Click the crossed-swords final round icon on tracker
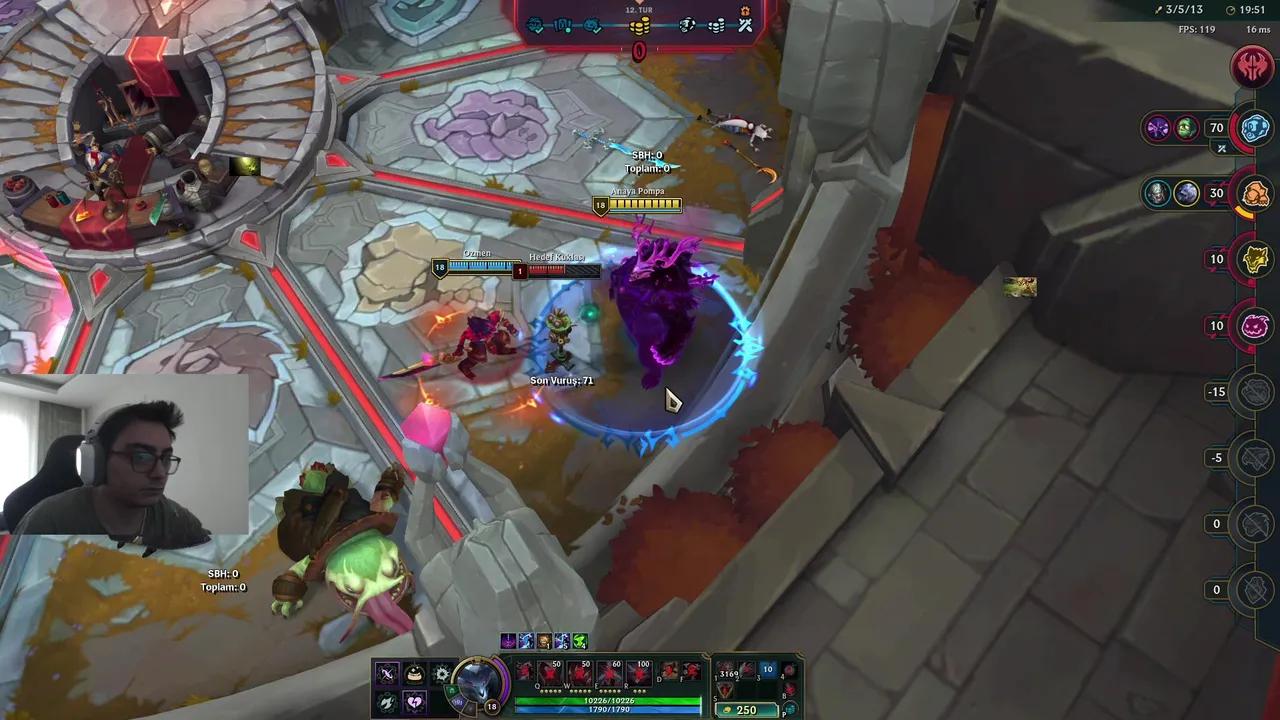 pyautogui.click(x=745, y=25)
